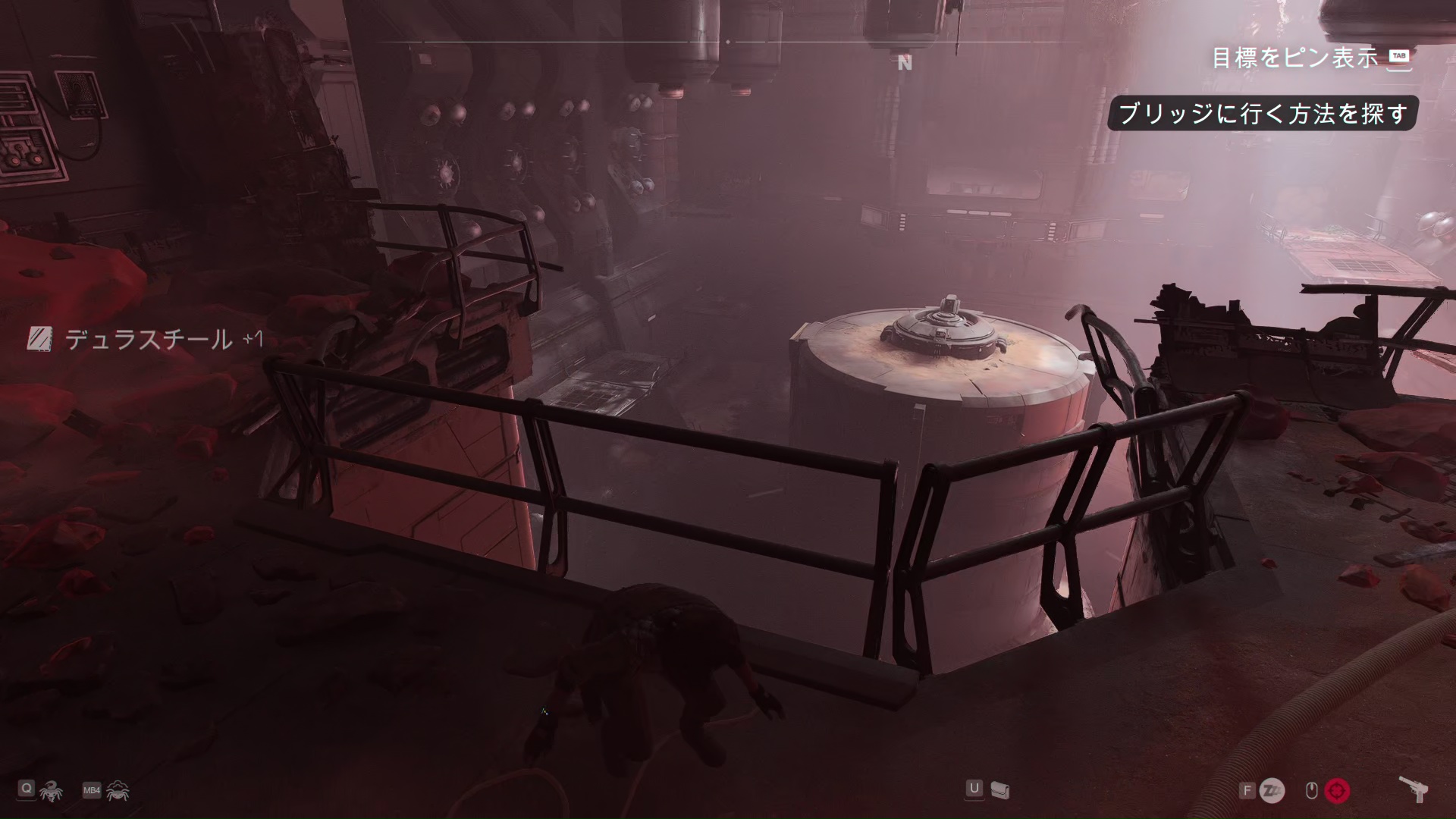Image resolution: width=1456 pixels, height=819 pixels.
Task: Open the satchel bag icon
Action: coord(1001,791)
